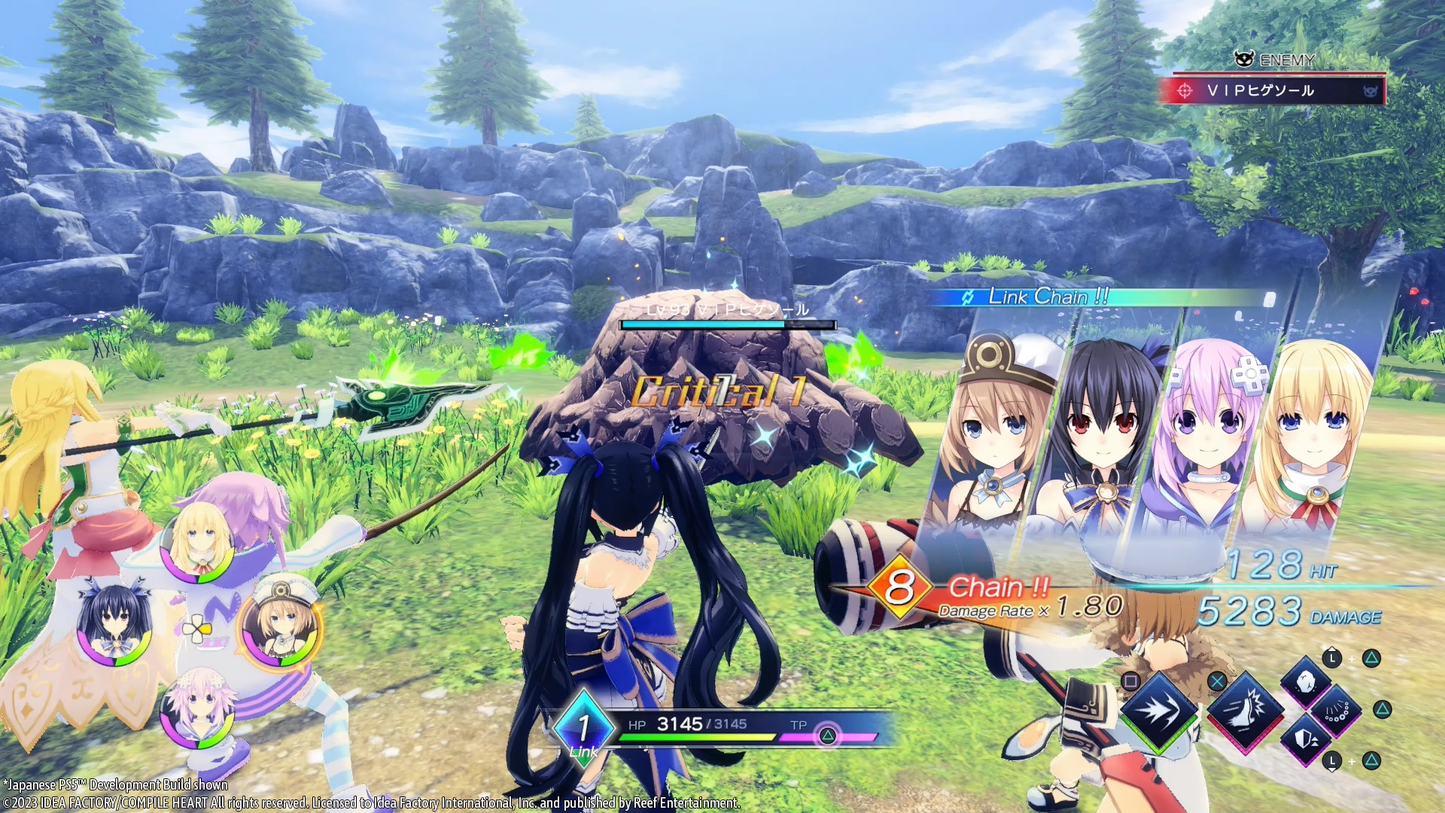Click the standalone Triangle button prompt
Viewport: 1445px width, 813px height.
point(1381,710)
